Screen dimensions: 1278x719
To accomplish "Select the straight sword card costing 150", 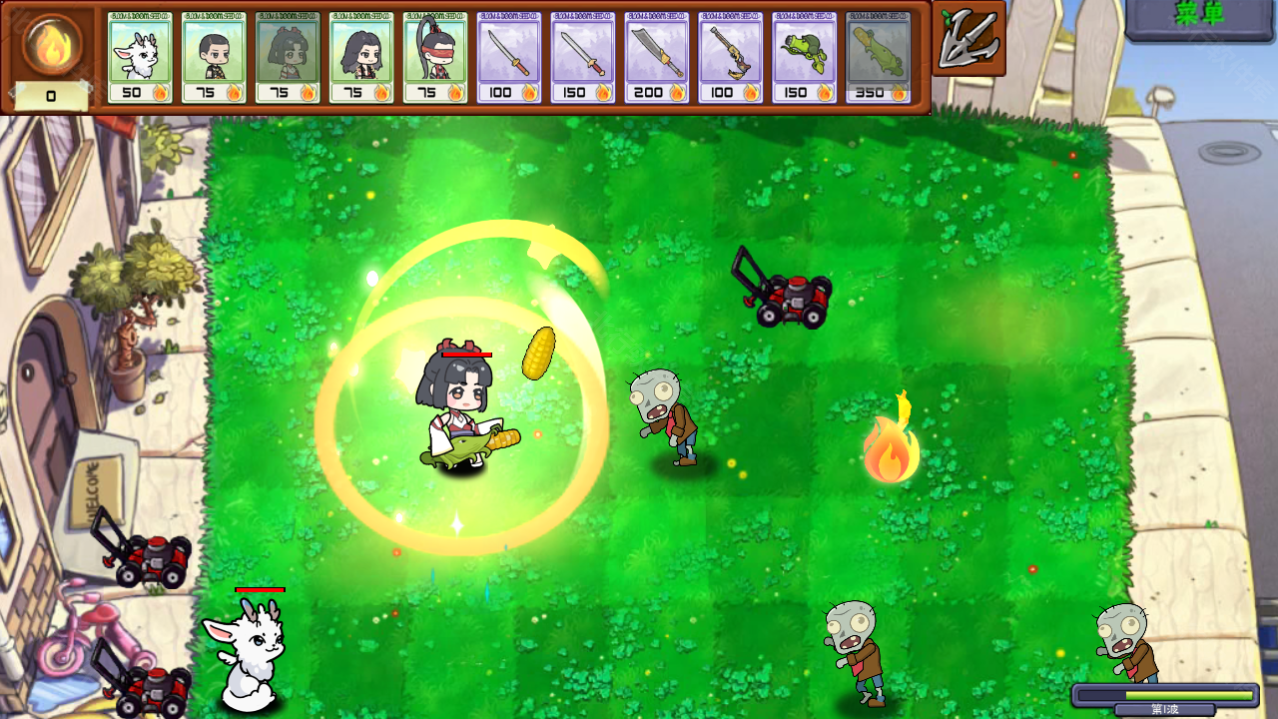I will coord(583,58).
